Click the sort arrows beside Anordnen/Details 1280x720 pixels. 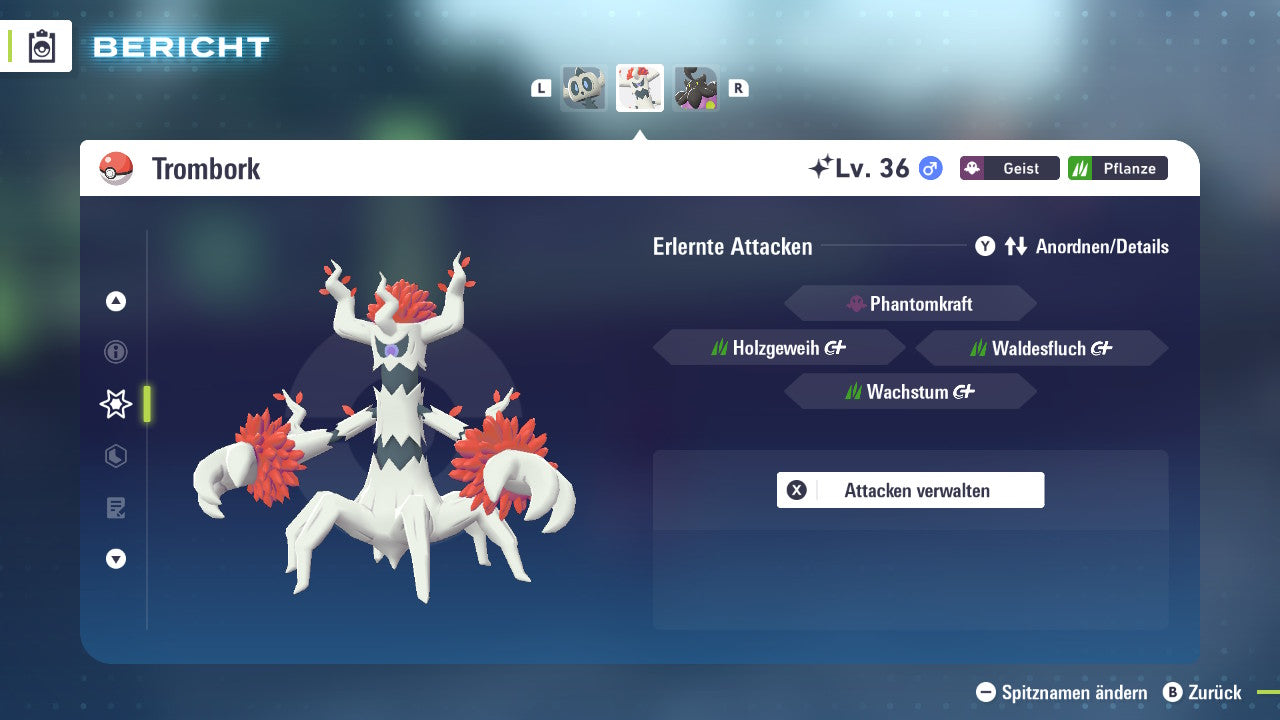(x=1014, y=246)
